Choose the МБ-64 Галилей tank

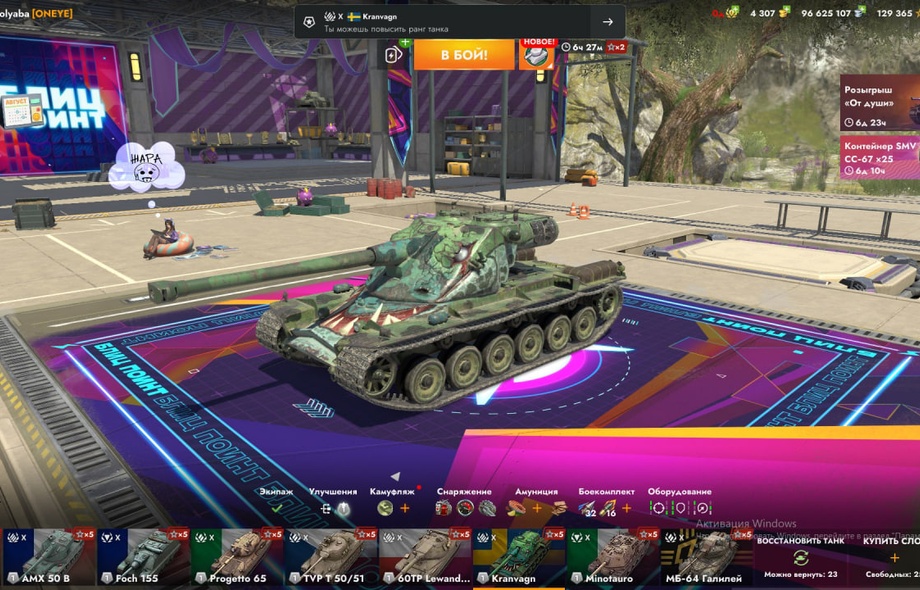pos(706,558)
